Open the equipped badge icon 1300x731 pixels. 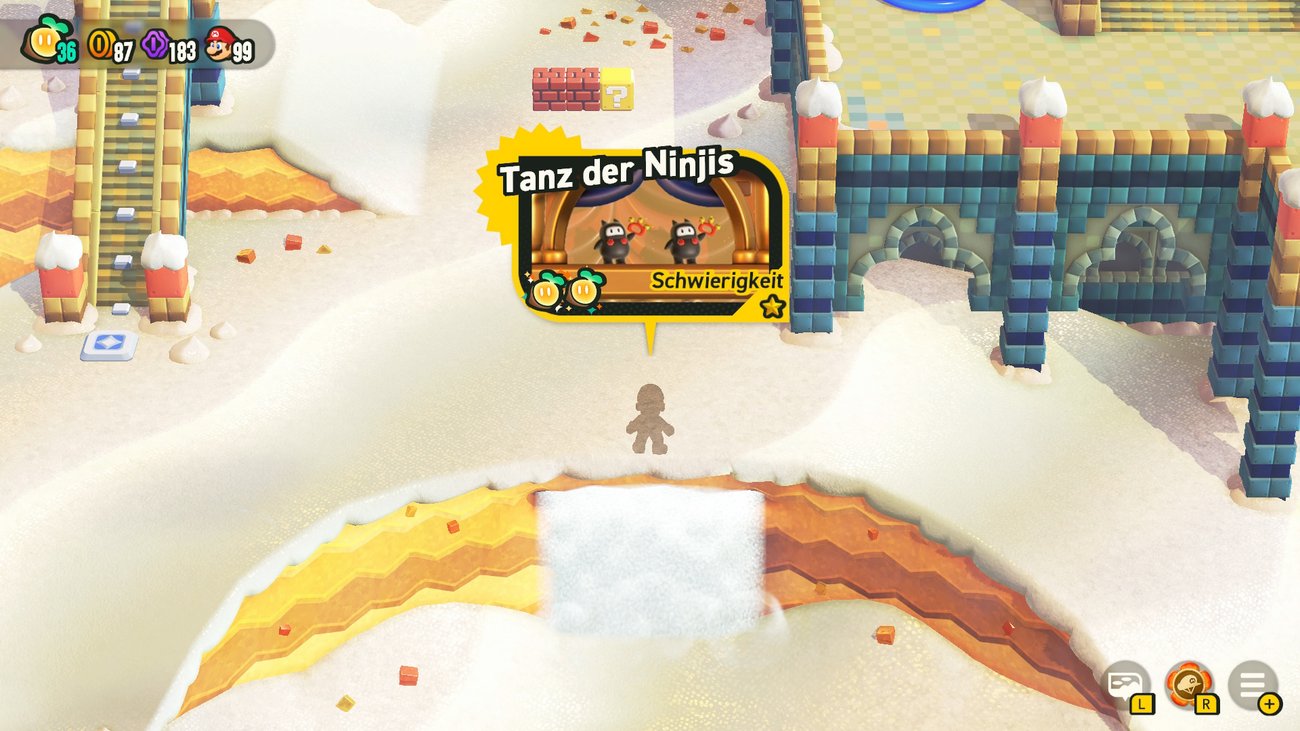tap(1189, 683)
